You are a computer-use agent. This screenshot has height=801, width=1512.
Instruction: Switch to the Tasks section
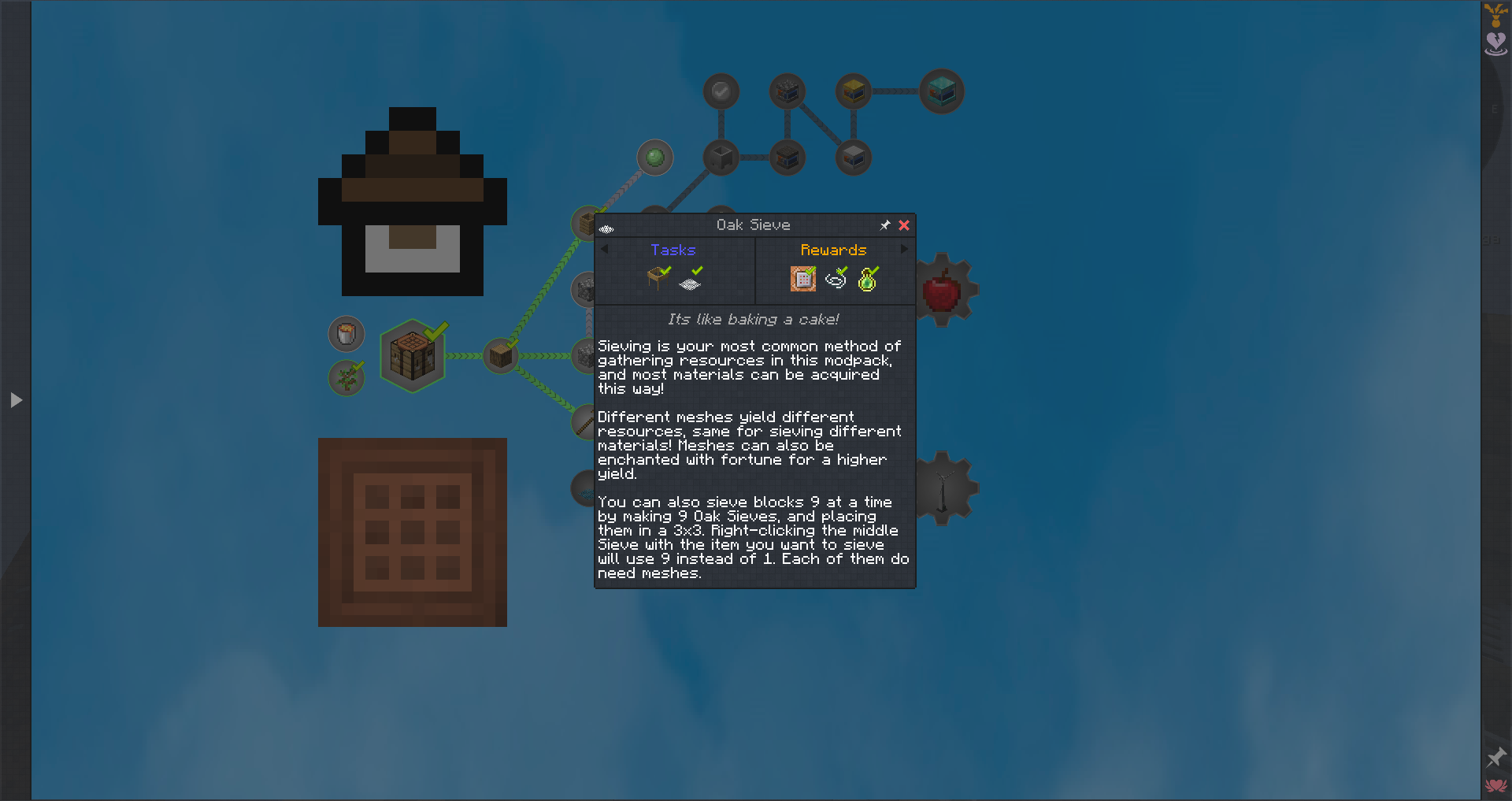[673, 250]
